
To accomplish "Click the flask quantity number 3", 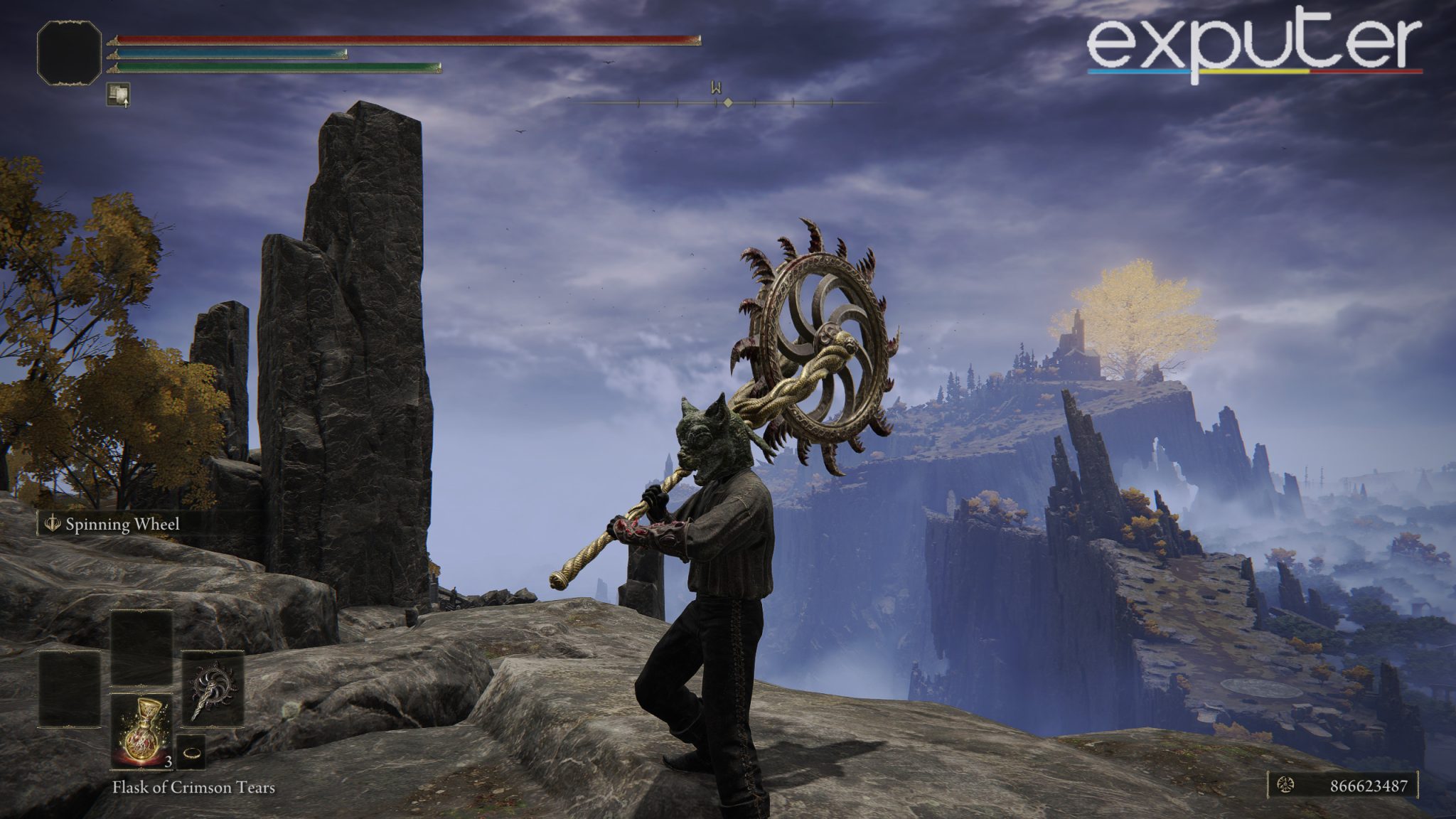I will pos(168,762).
